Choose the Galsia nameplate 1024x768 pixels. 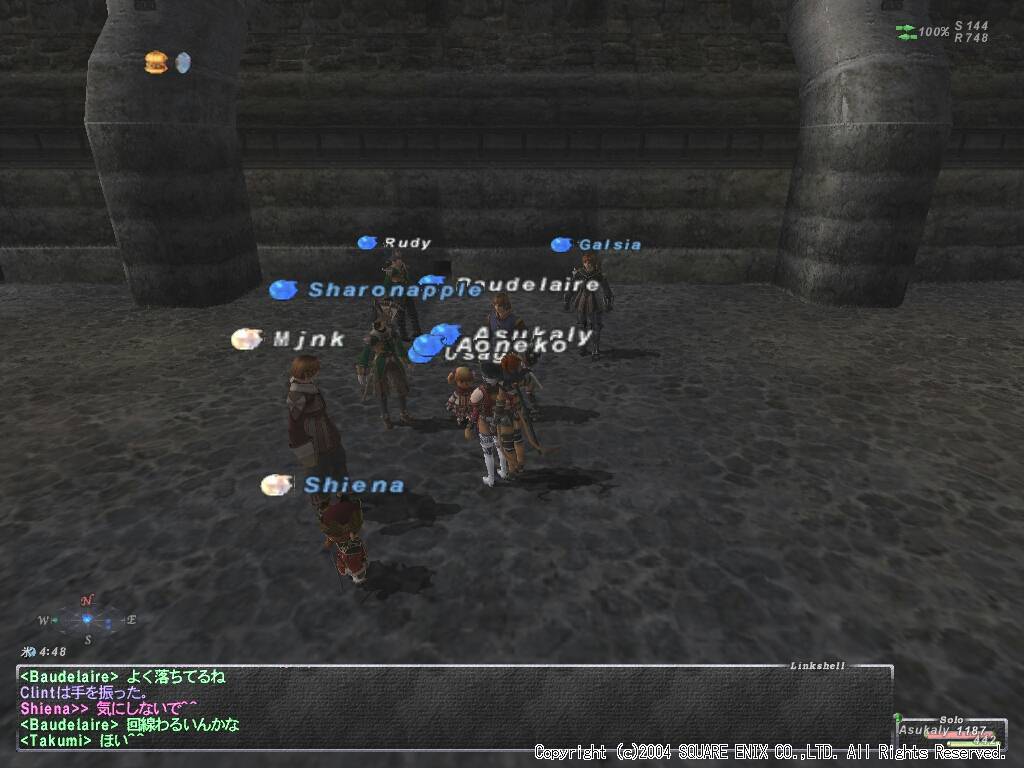[x=609, y=245]
